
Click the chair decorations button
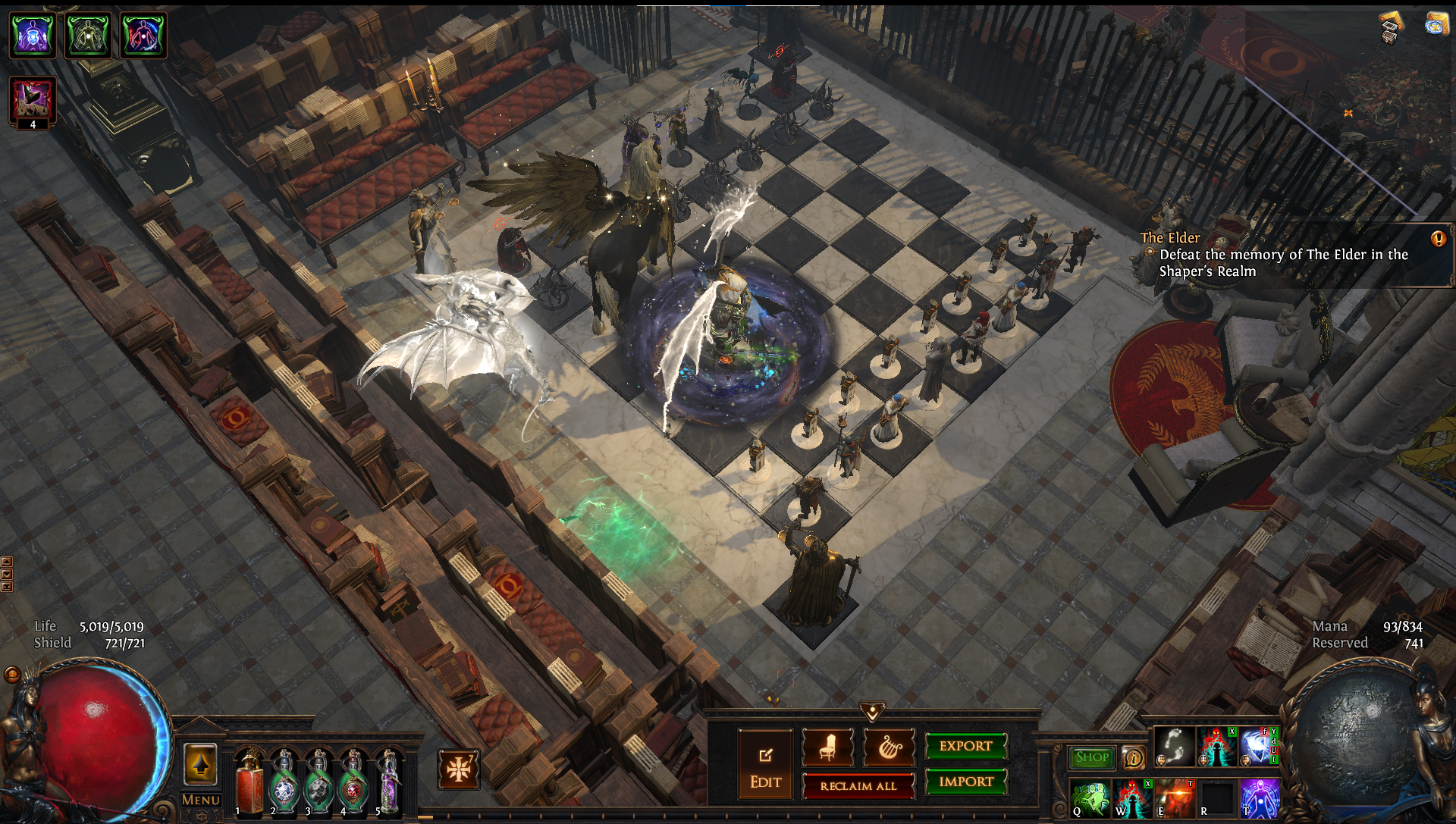827,747
